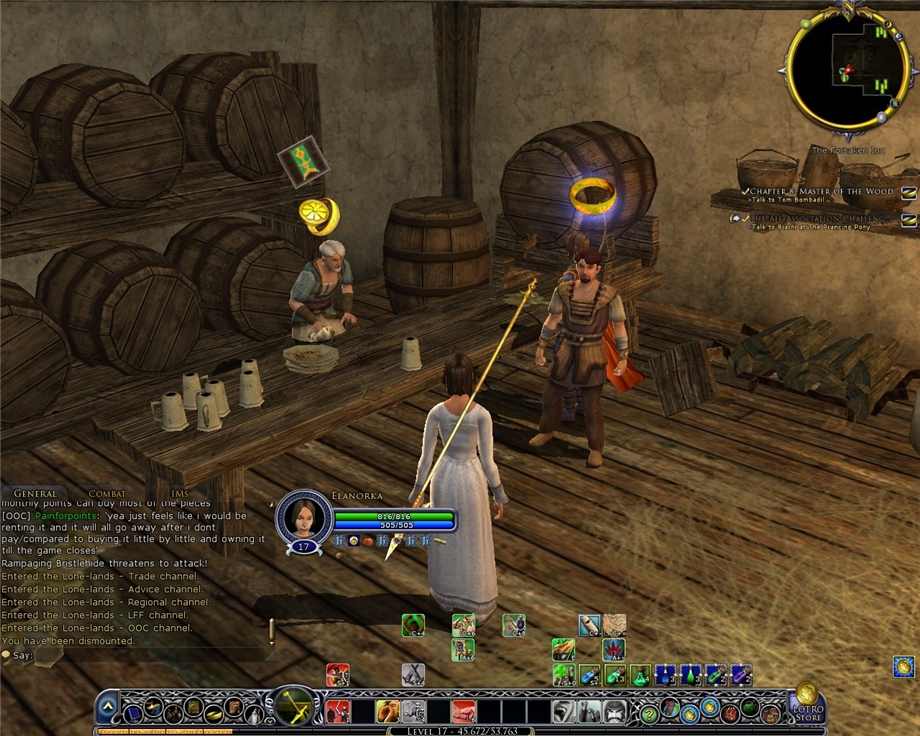Open the IMs chat tab
Image resolution: width=920 pixels, height=736 pixels.
(179, 493)
